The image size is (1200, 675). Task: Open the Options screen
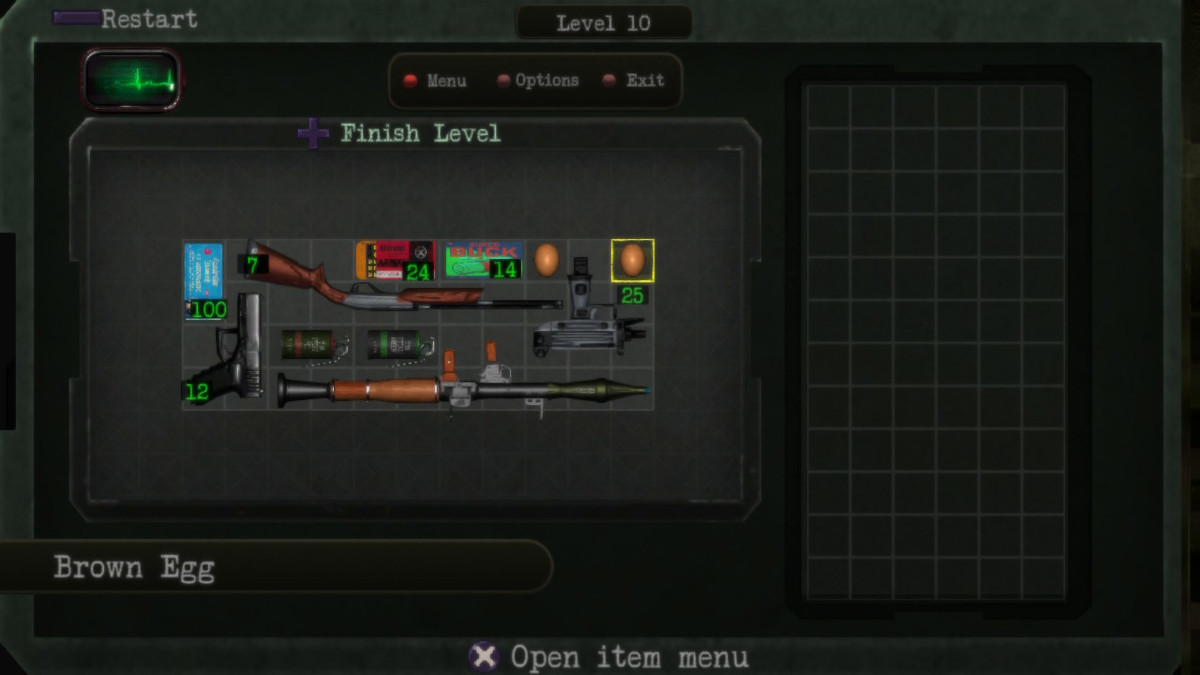(x=538, y=81)
